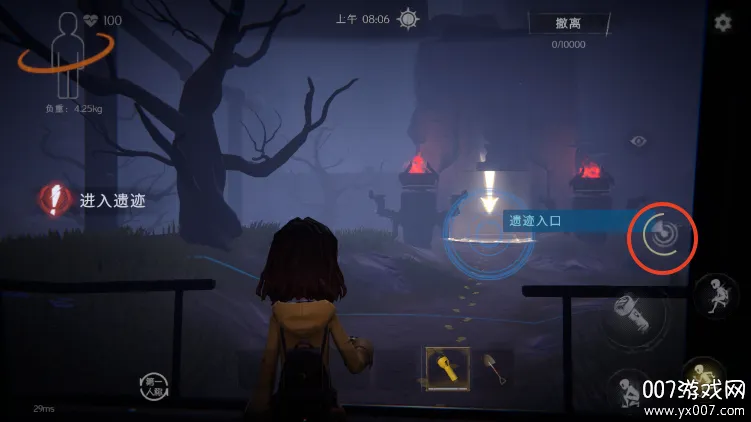Switch to first-person view (第一人称)
This screenshot has width=751, height=422.
(x=154, y=386)
